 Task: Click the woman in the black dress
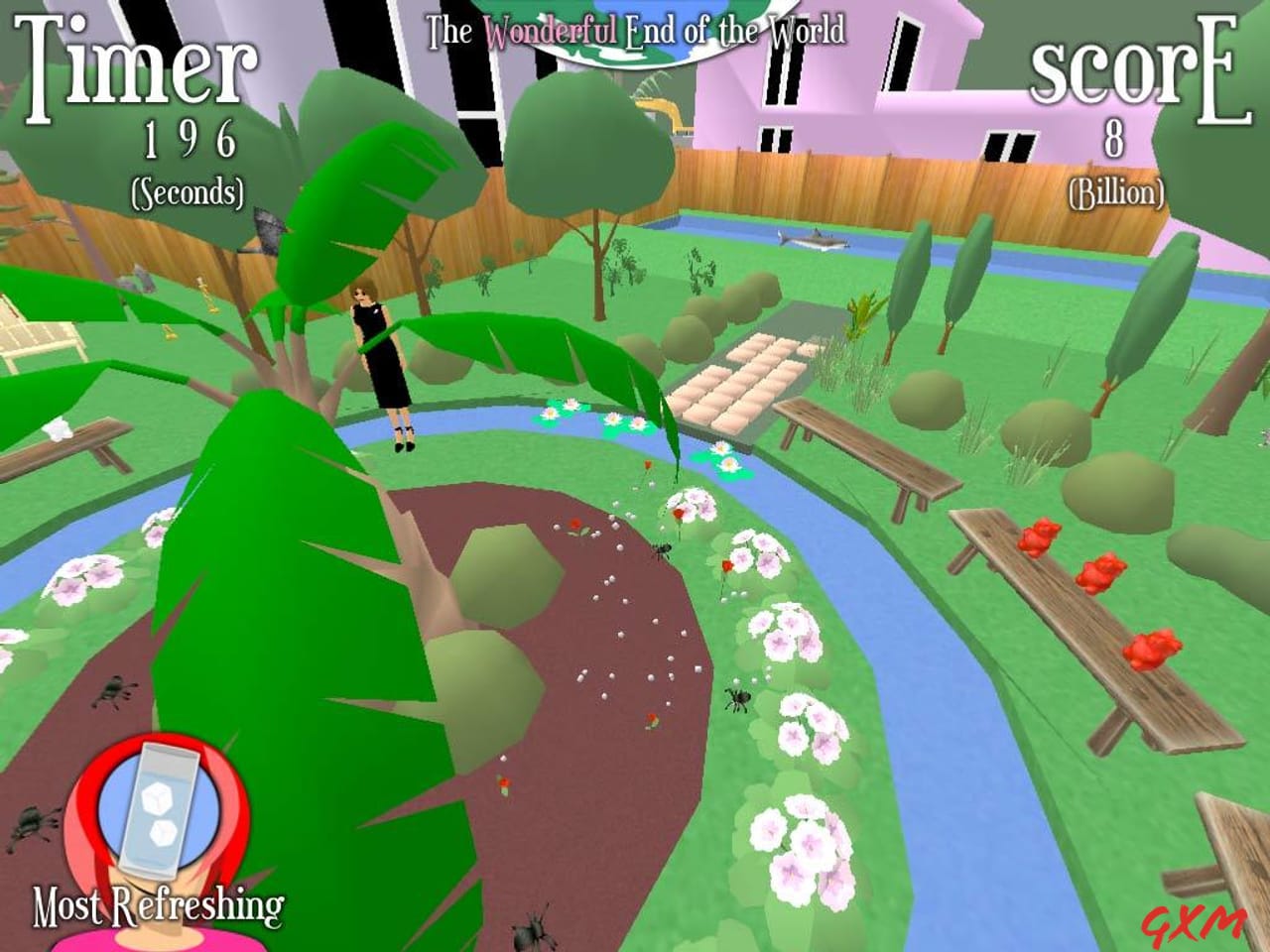[x=382, y=367]
